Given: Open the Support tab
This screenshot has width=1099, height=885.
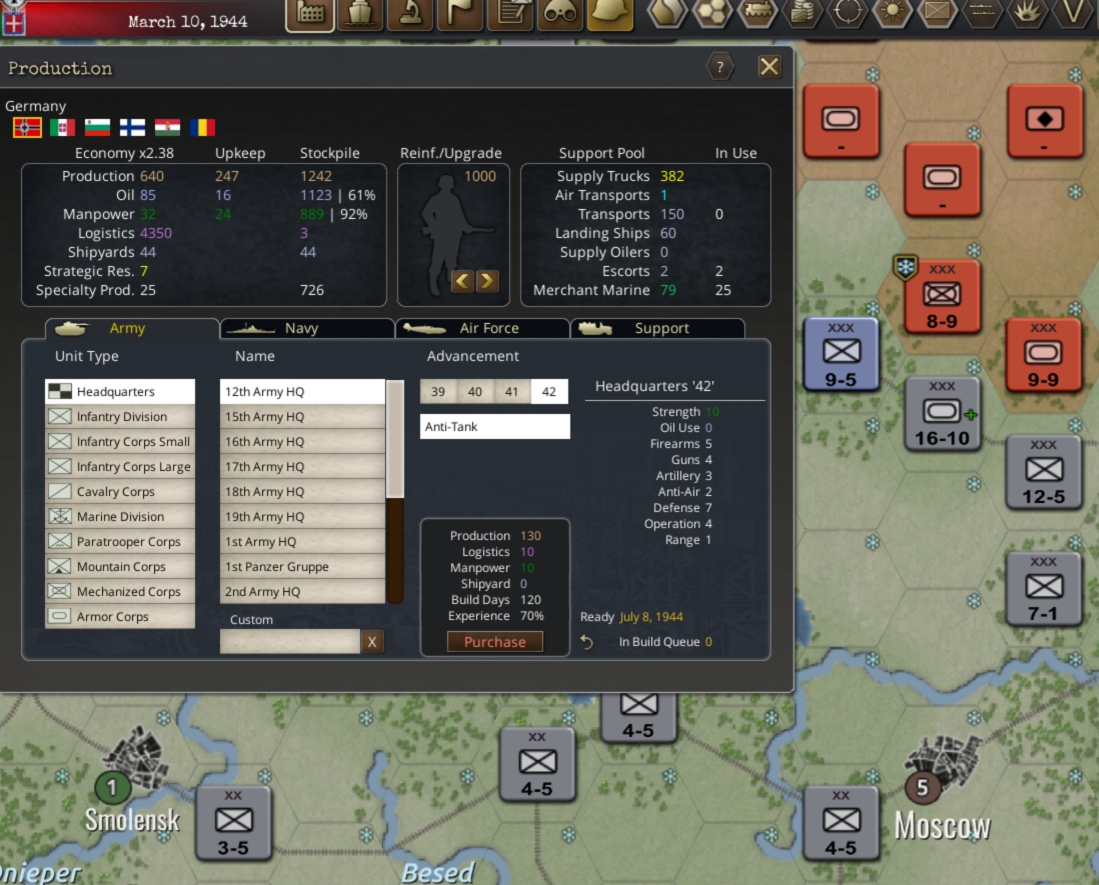Looking at the screenshot, I should 657,328.
